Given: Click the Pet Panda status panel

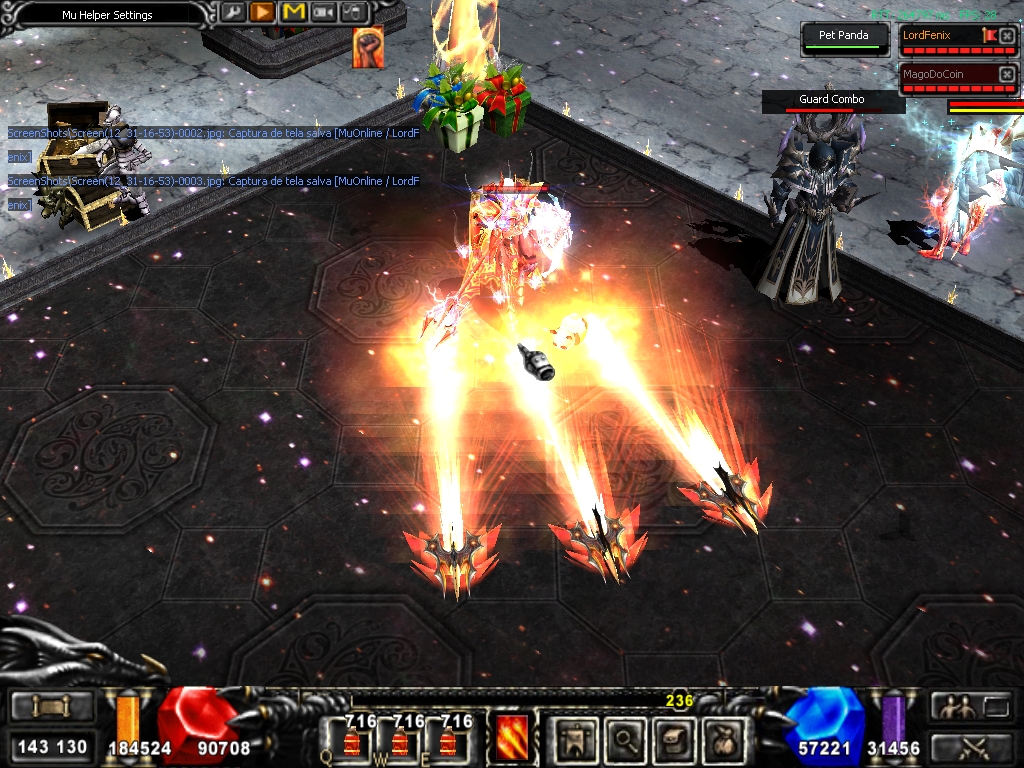Looking at the screenshot, I should point(844,37).
